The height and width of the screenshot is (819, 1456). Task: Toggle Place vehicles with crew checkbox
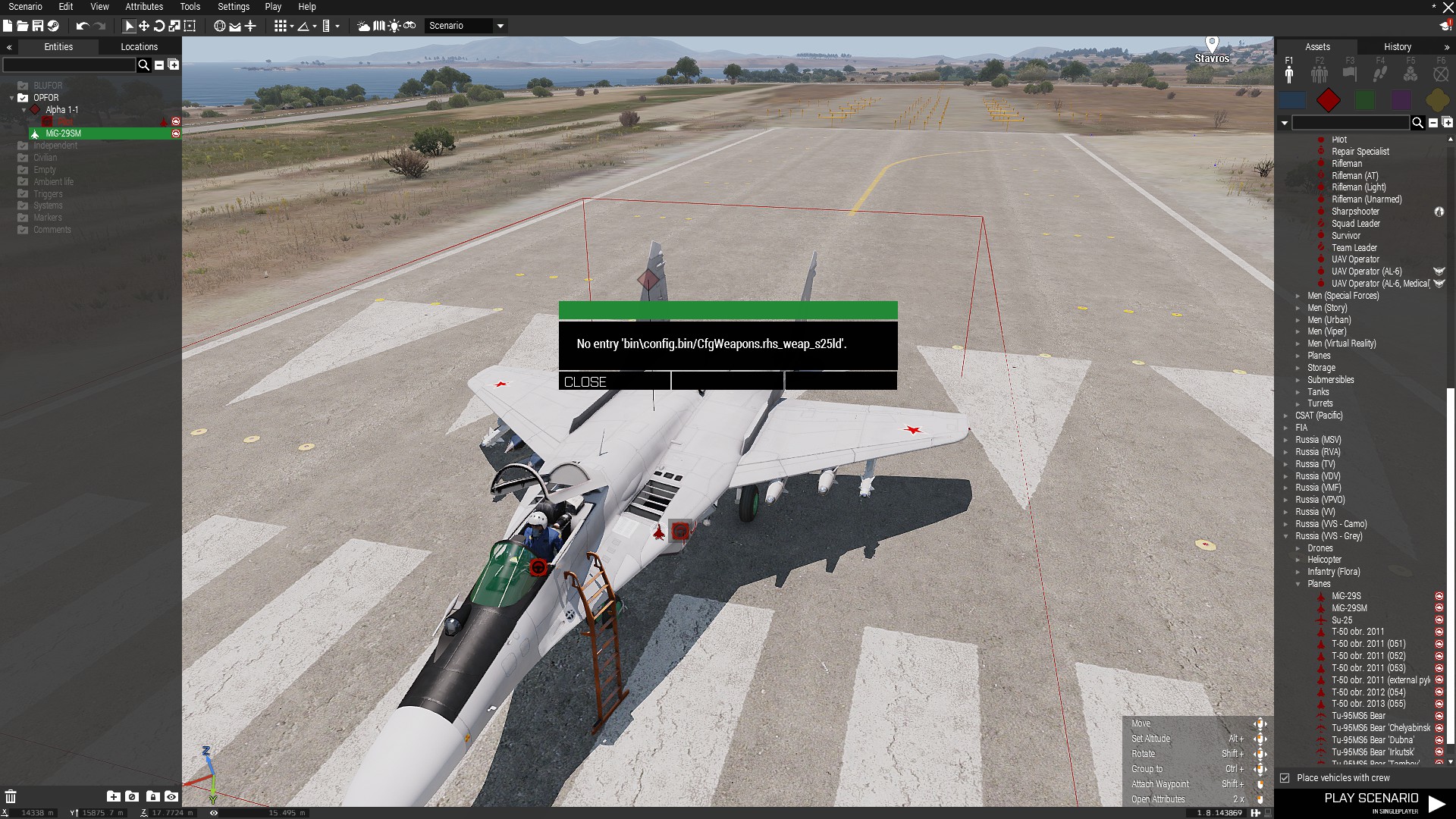1285,778
